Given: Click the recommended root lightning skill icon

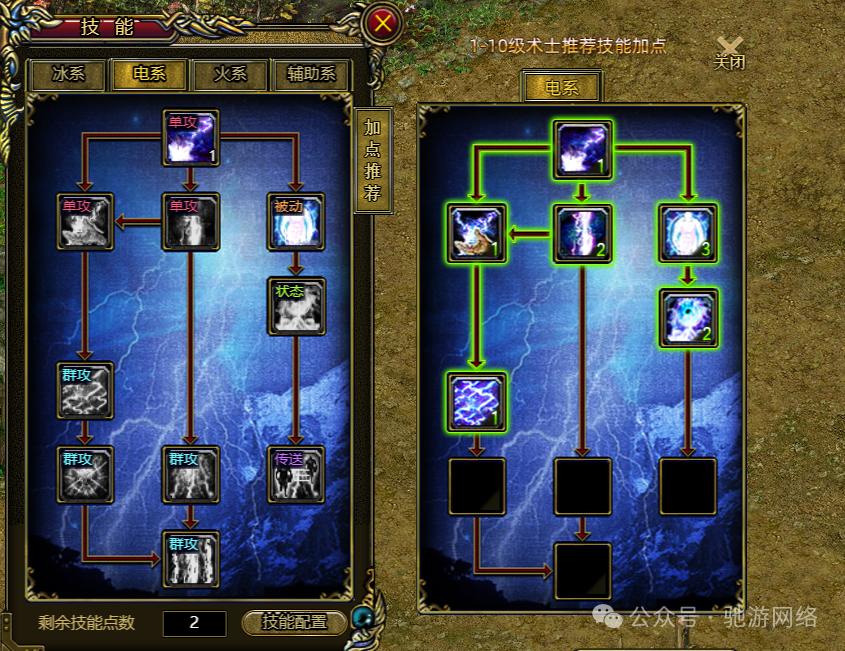Looking at the screenshot, I should pos(582,150).
